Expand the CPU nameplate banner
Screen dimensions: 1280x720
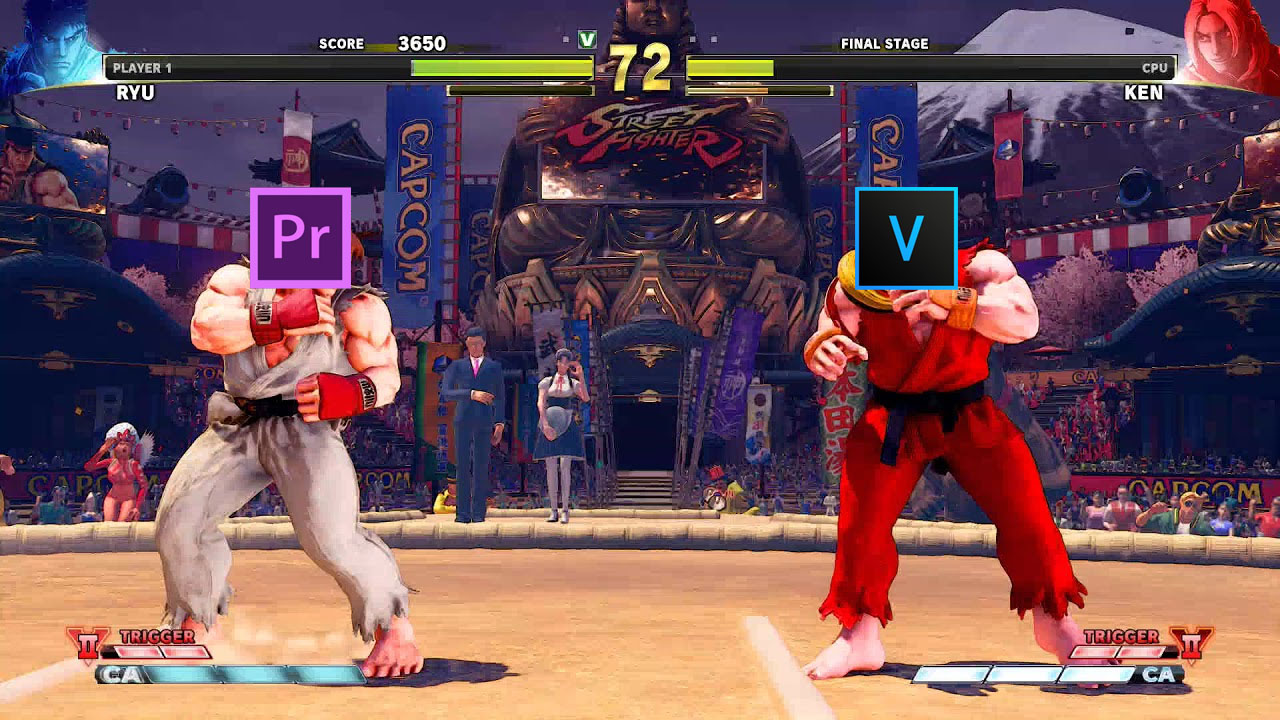(x=1157, y=67)
